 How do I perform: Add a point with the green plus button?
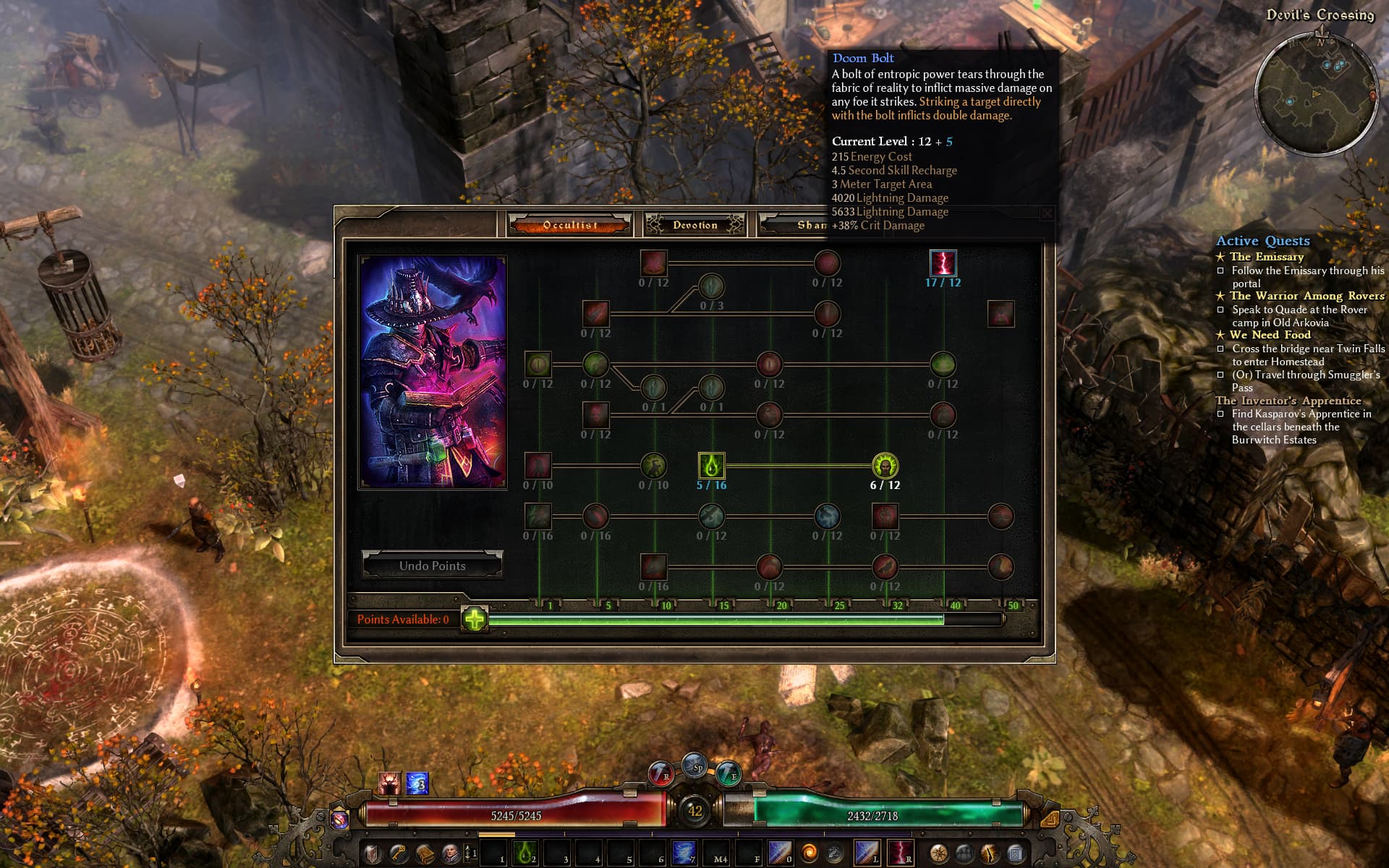click(x=475, y=619)
